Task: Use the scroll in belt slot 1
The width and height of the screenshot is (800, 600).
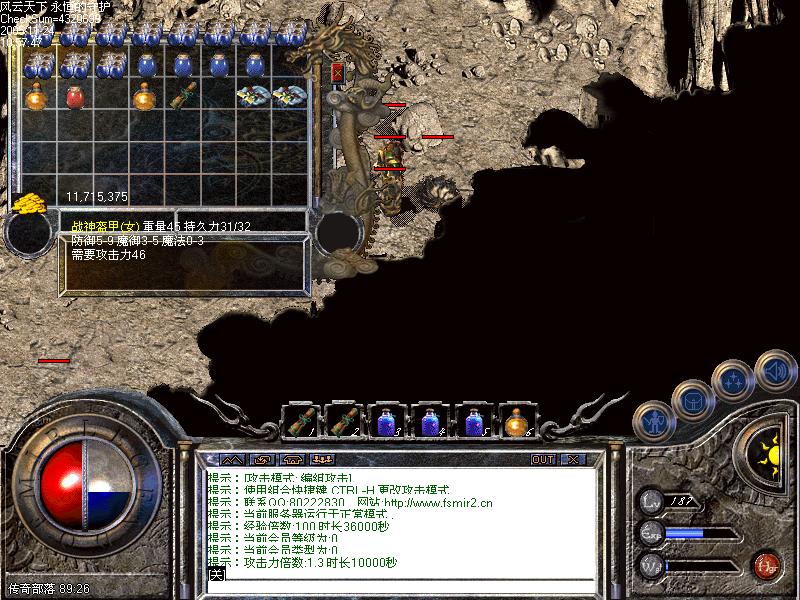Action: (x=300, y=421)
